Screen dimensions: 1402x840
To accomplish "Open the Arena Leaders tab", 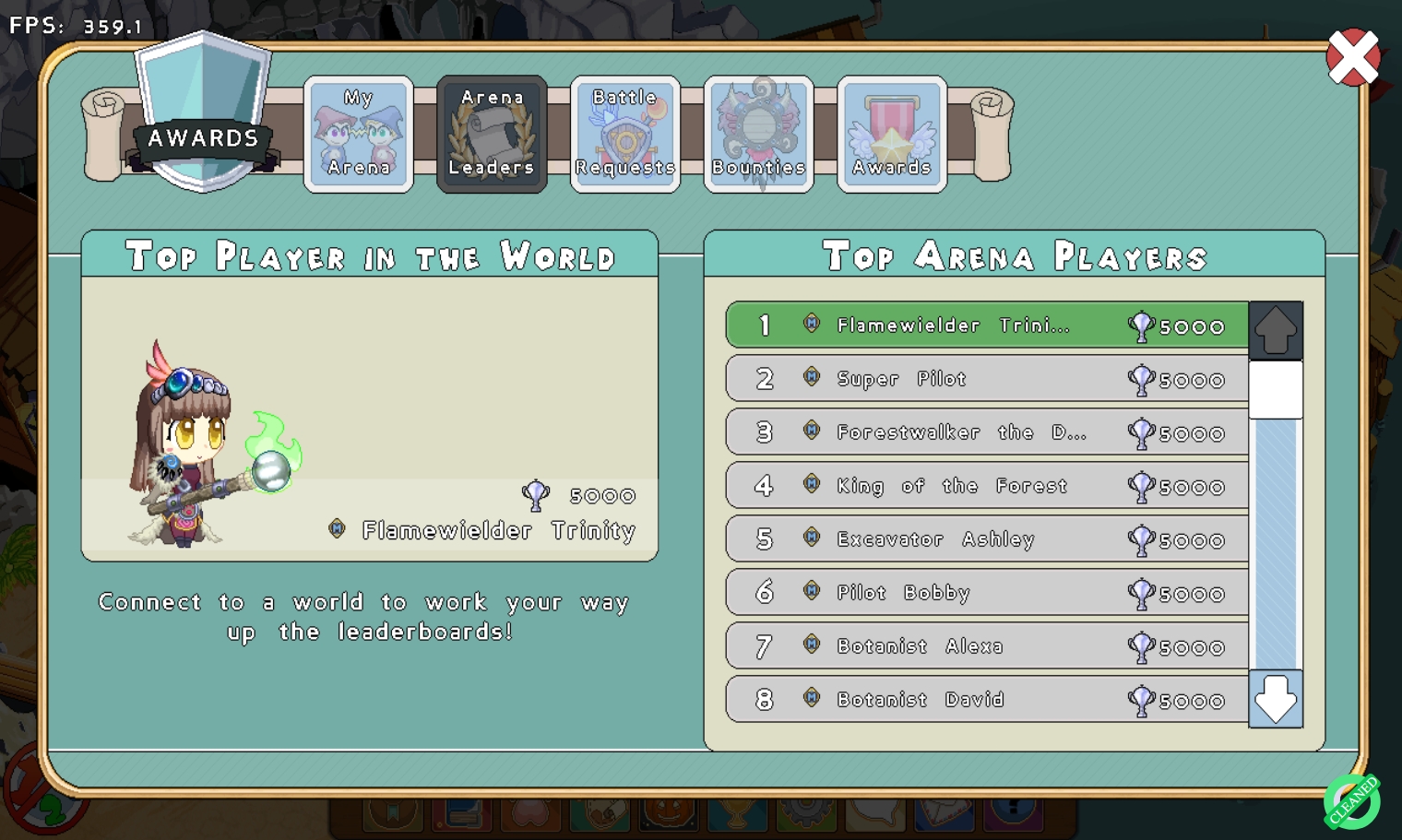I will (492, 134).
